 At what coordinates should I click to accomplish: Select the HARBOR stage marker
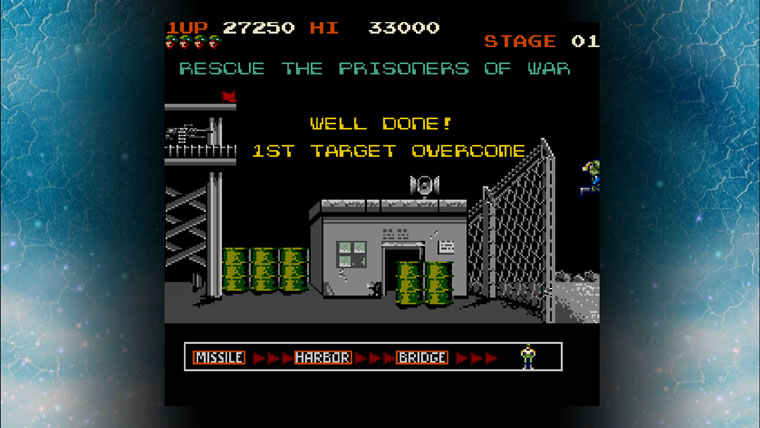click(x=322, y=357)
